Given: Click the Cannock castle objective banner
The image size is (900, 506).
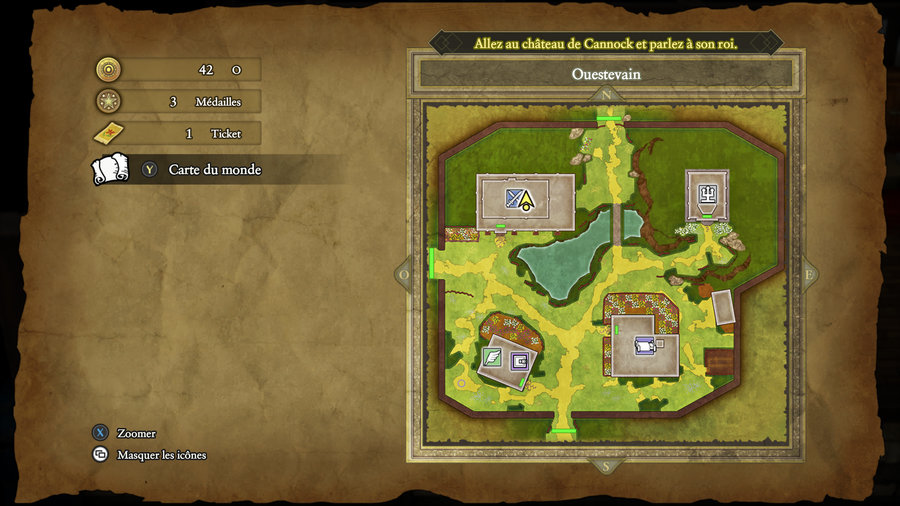Looking at the screenshot, I should click(605, 44).
